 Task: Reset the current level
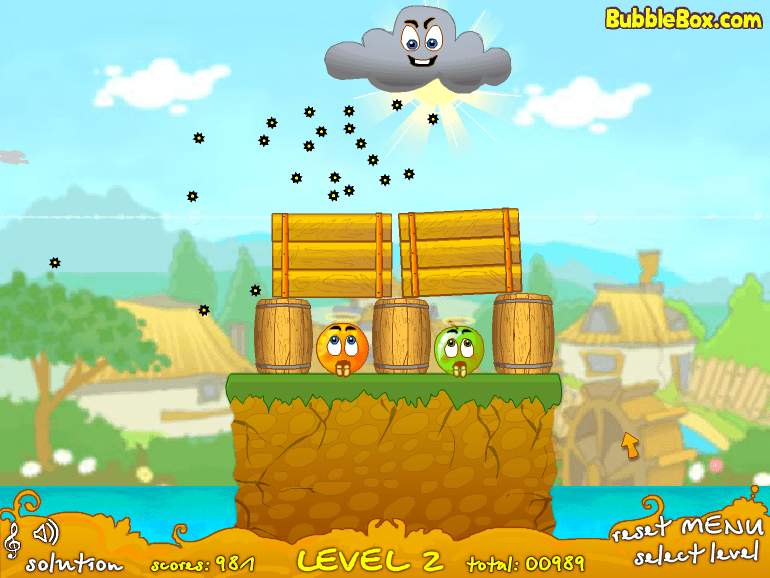640,529
